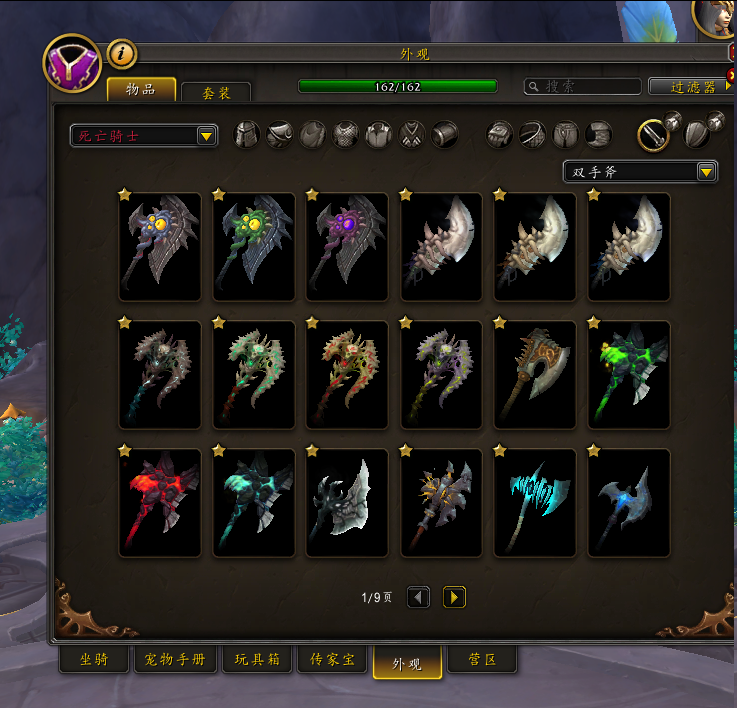Open the 过滤器 filter menu
This screenshot has height=708, width=737.
(x=690, y=87)
